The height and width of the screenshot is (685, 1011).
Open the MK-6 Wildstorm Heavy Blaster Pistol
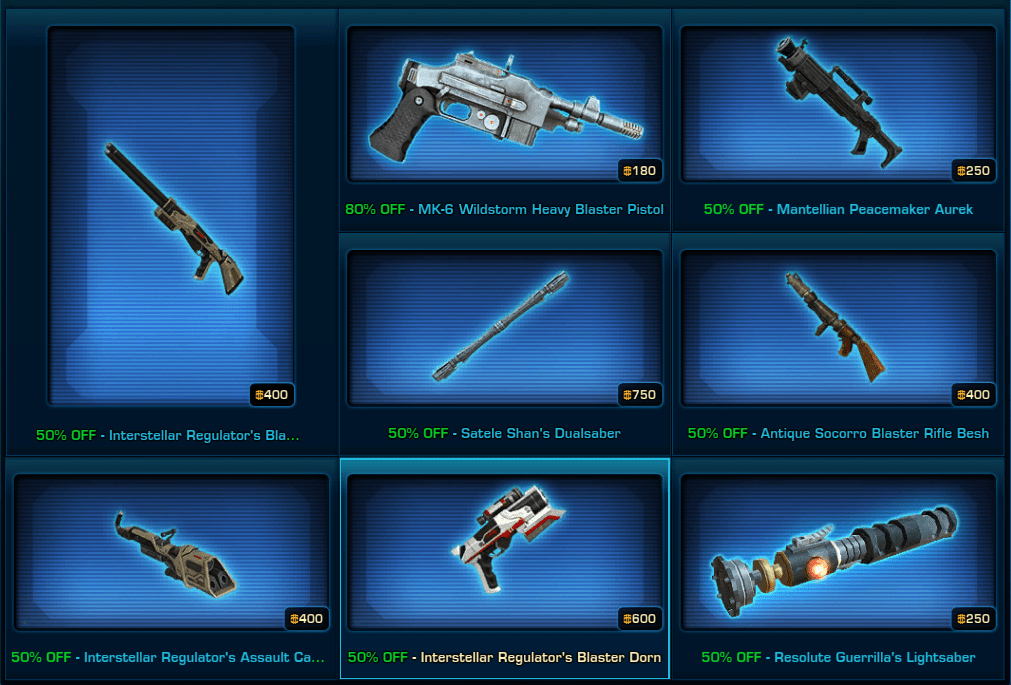click(x=504, y=103)
